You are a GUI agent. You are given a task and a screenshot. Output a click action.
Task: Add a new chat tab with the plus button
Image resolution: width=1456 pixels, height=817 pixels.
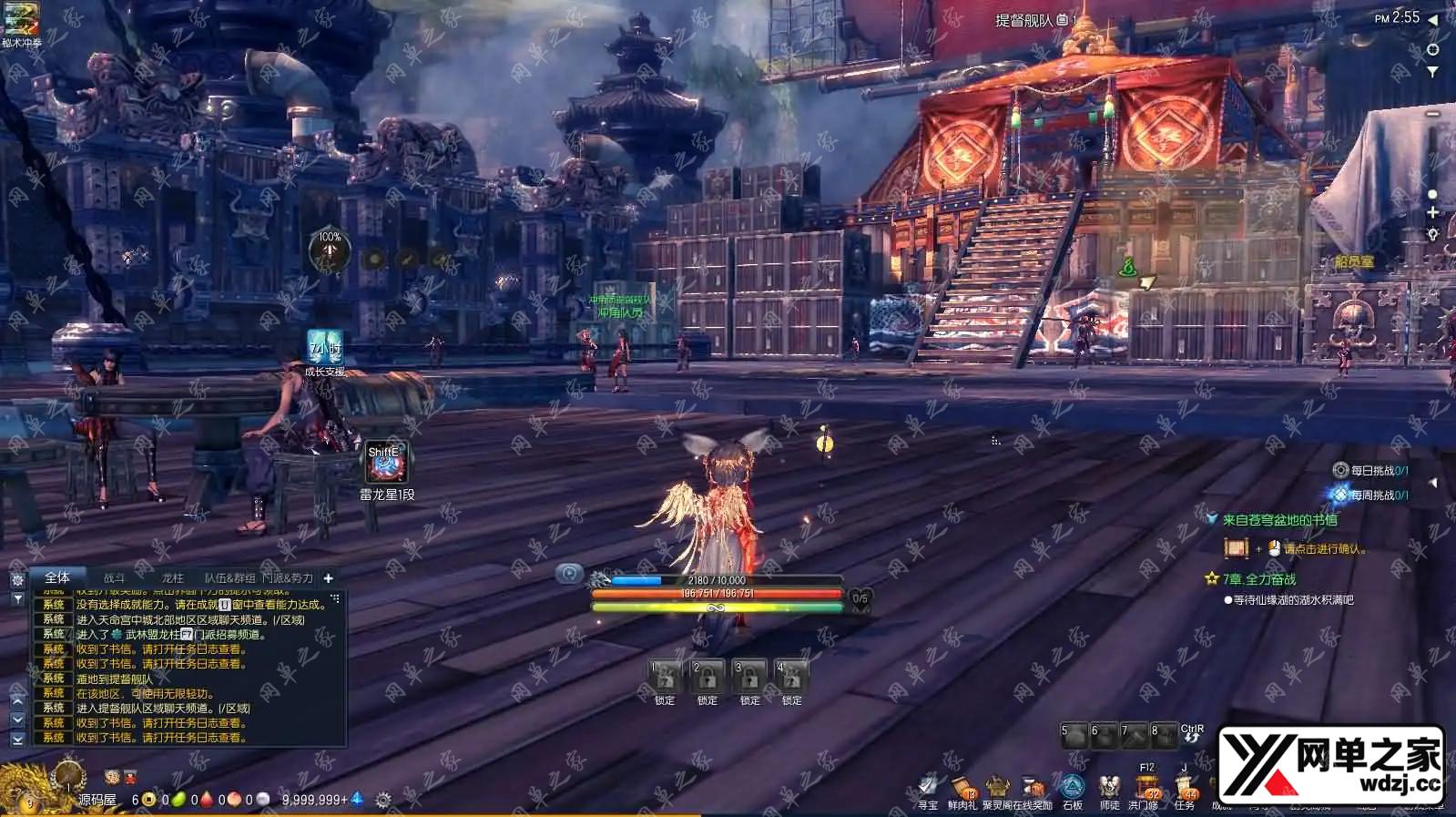point(329,578)
